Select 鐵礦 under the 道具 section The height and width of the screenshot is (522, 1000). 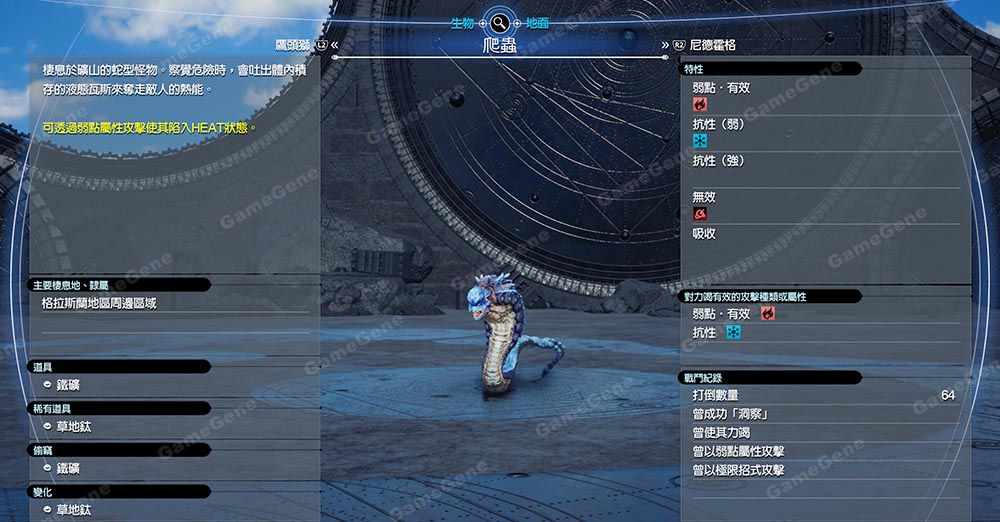[68, 384]
